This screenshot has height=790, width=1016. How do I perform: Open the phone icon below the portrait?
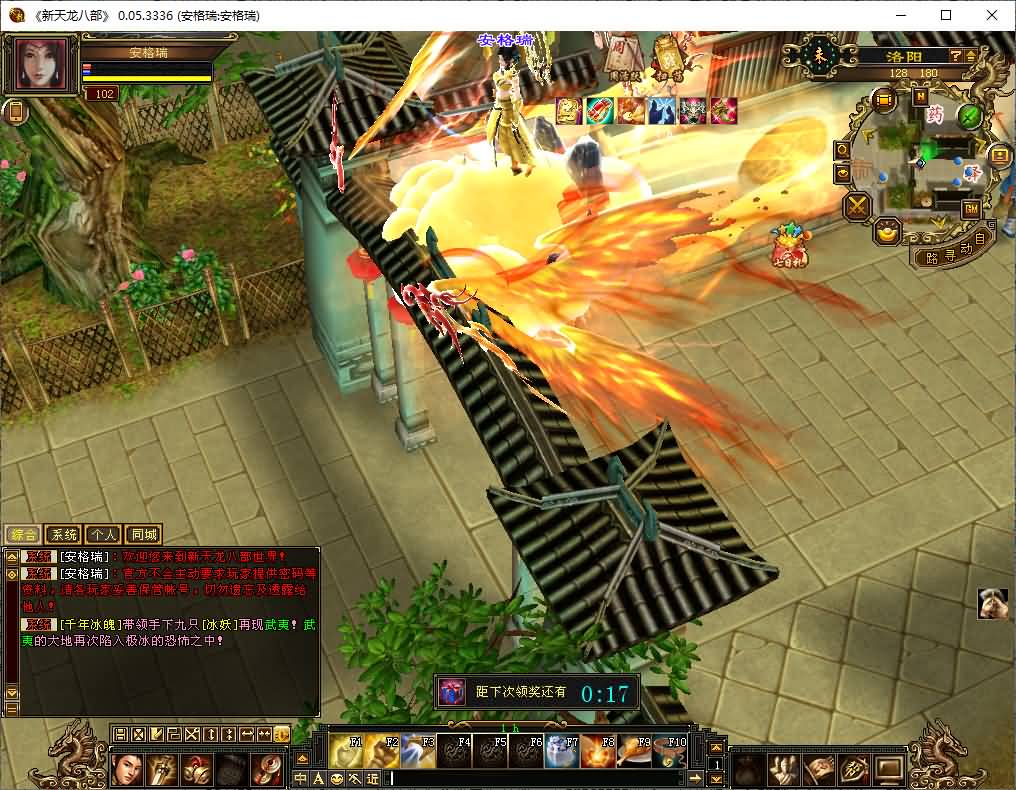click(x=15, y=112)
